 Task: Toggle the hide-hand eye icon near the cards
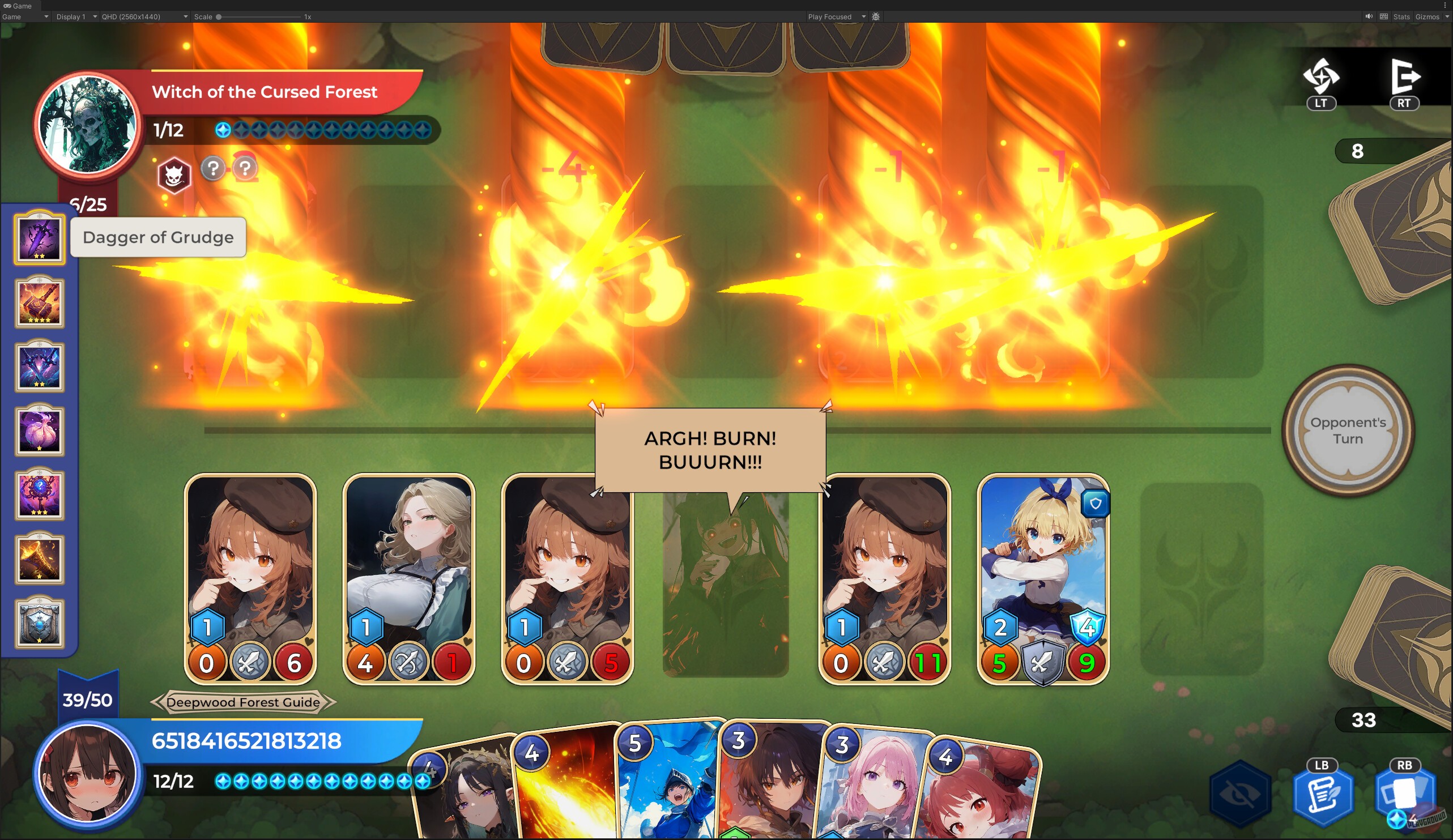[1241, 795]
